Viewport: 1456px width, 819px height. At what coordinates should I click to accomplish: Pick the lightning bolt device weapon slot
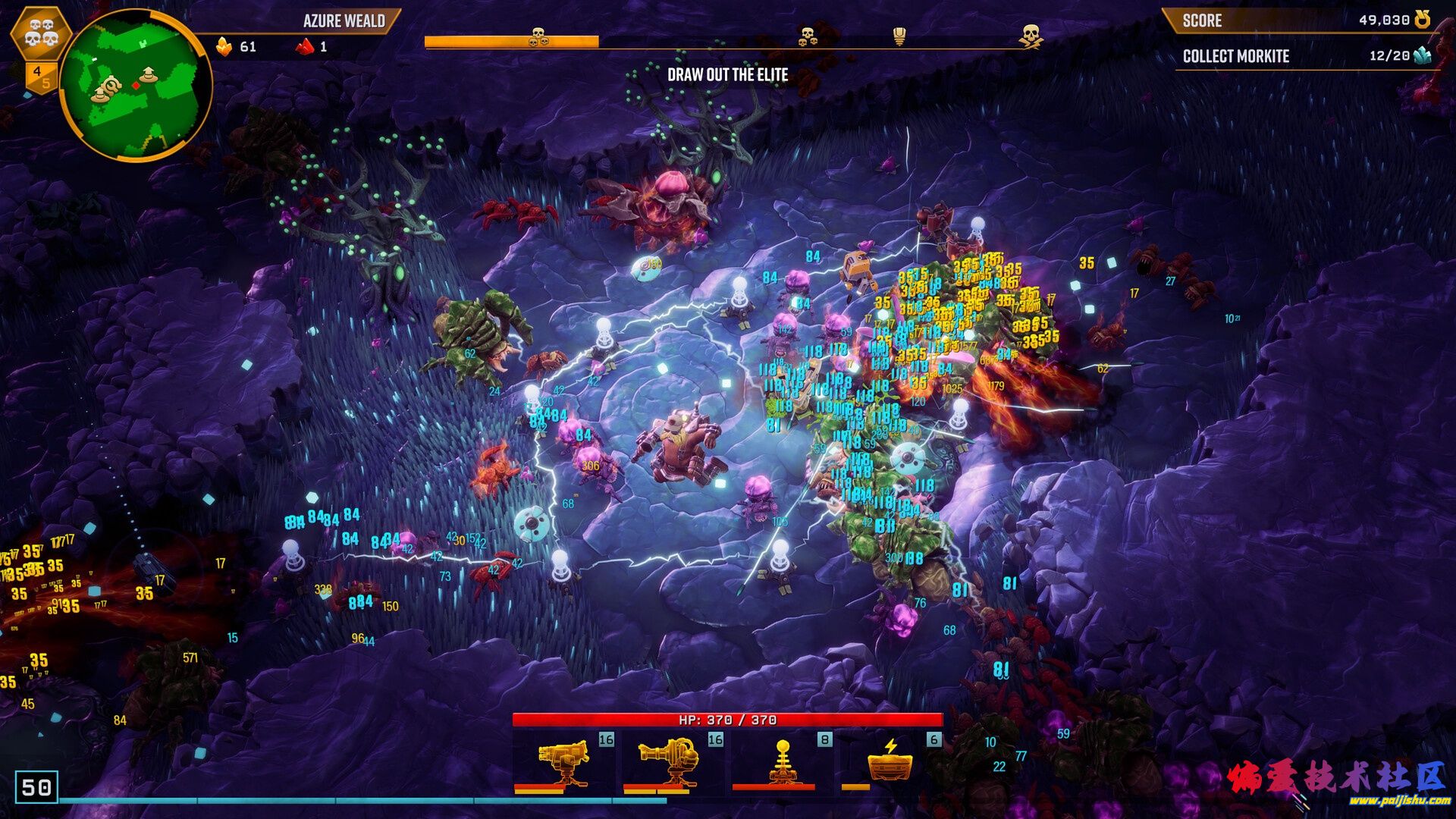click(890, 762)
